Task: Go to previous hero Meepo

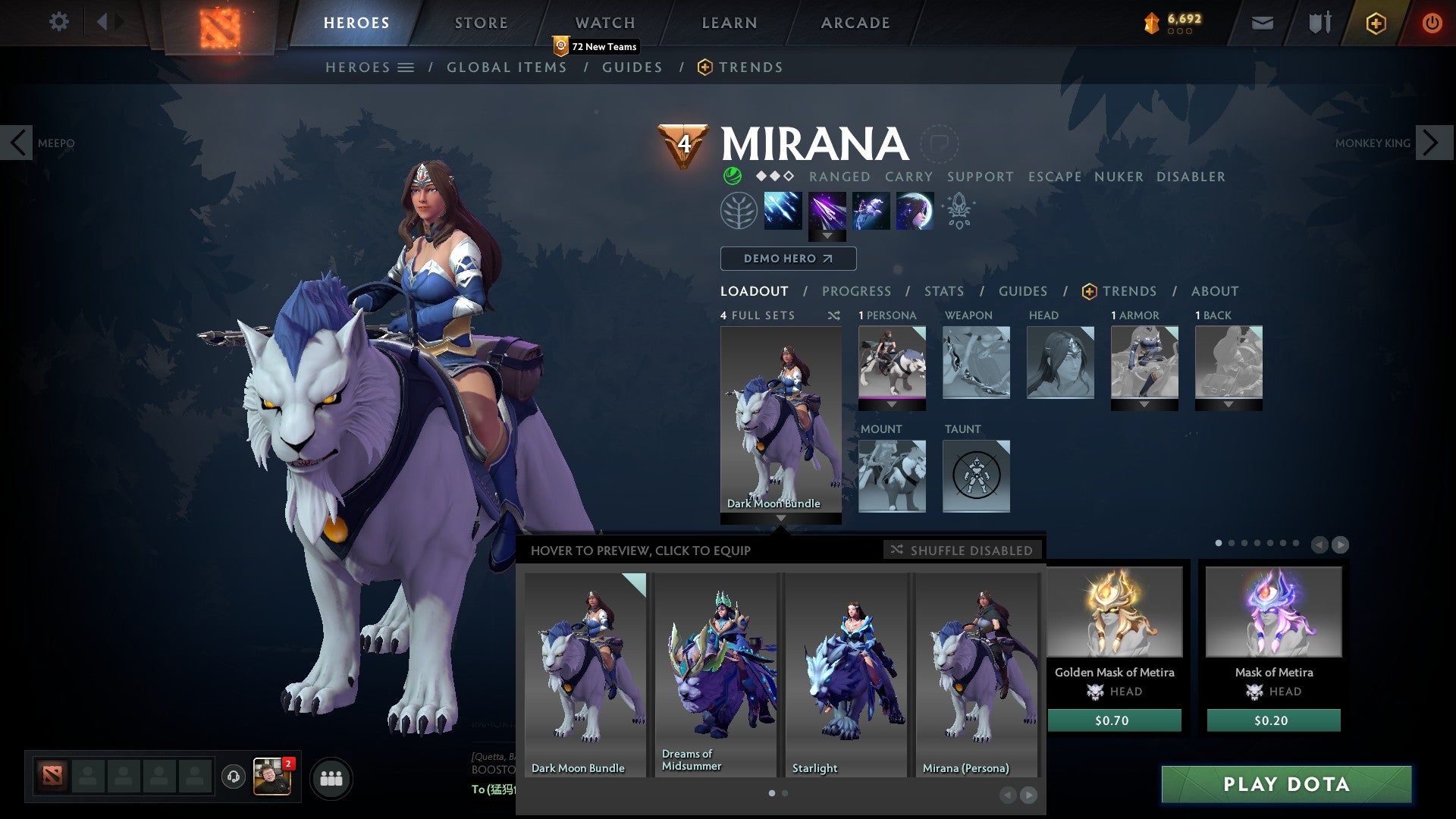Action: click(17, 143)
